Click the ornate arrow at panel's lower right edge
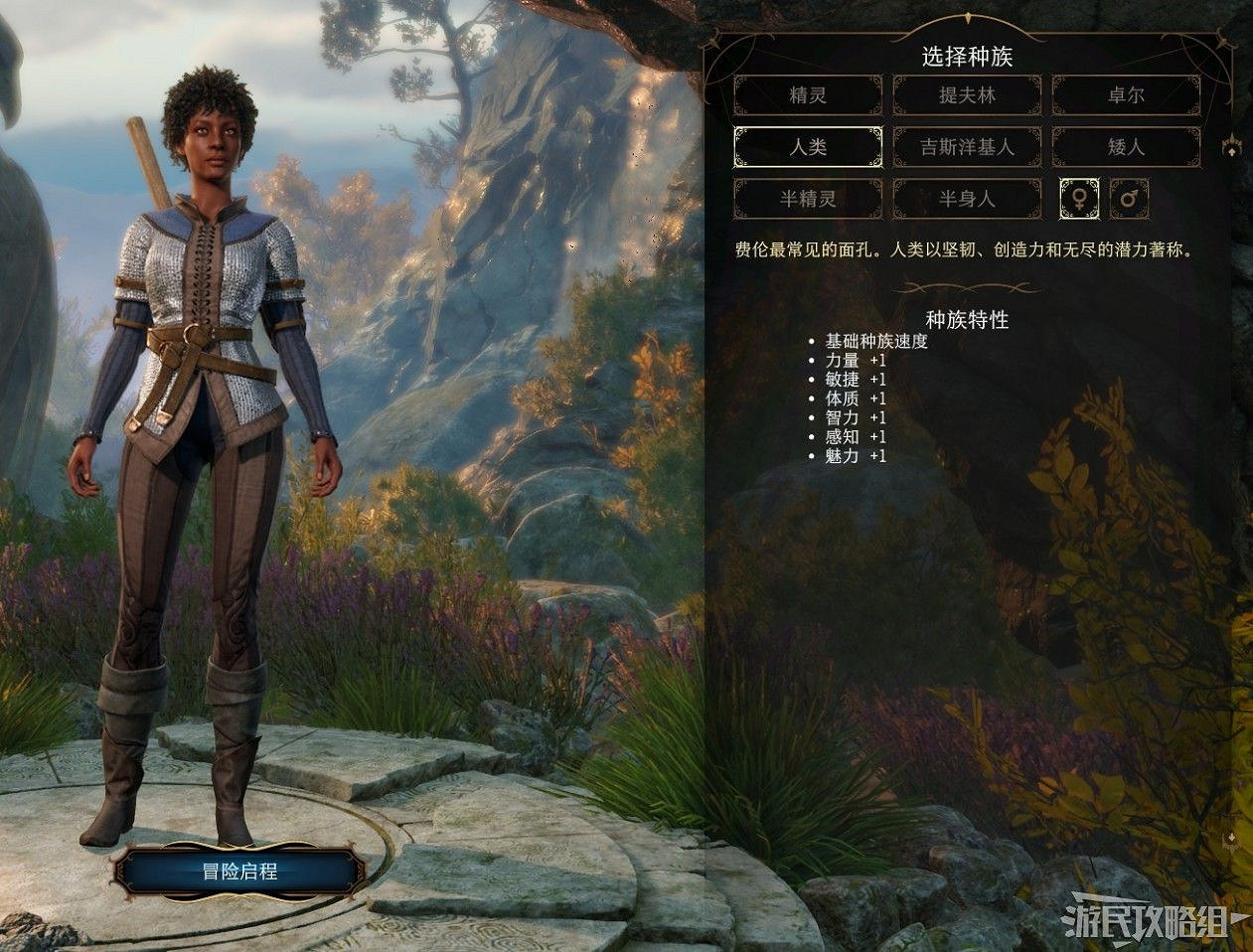1253x952 pixels. pyautogui.click(x=1232, y=840)
